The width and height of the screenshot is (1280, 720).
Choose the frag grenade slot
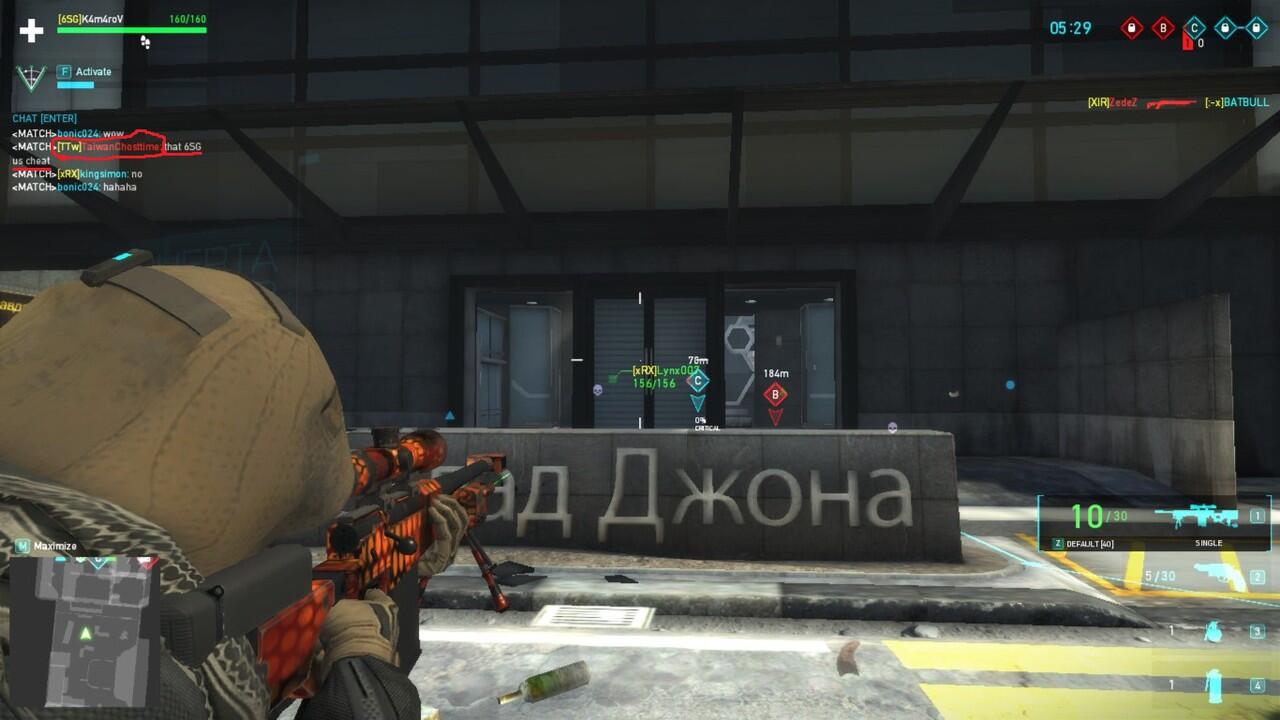point(1212,631)
